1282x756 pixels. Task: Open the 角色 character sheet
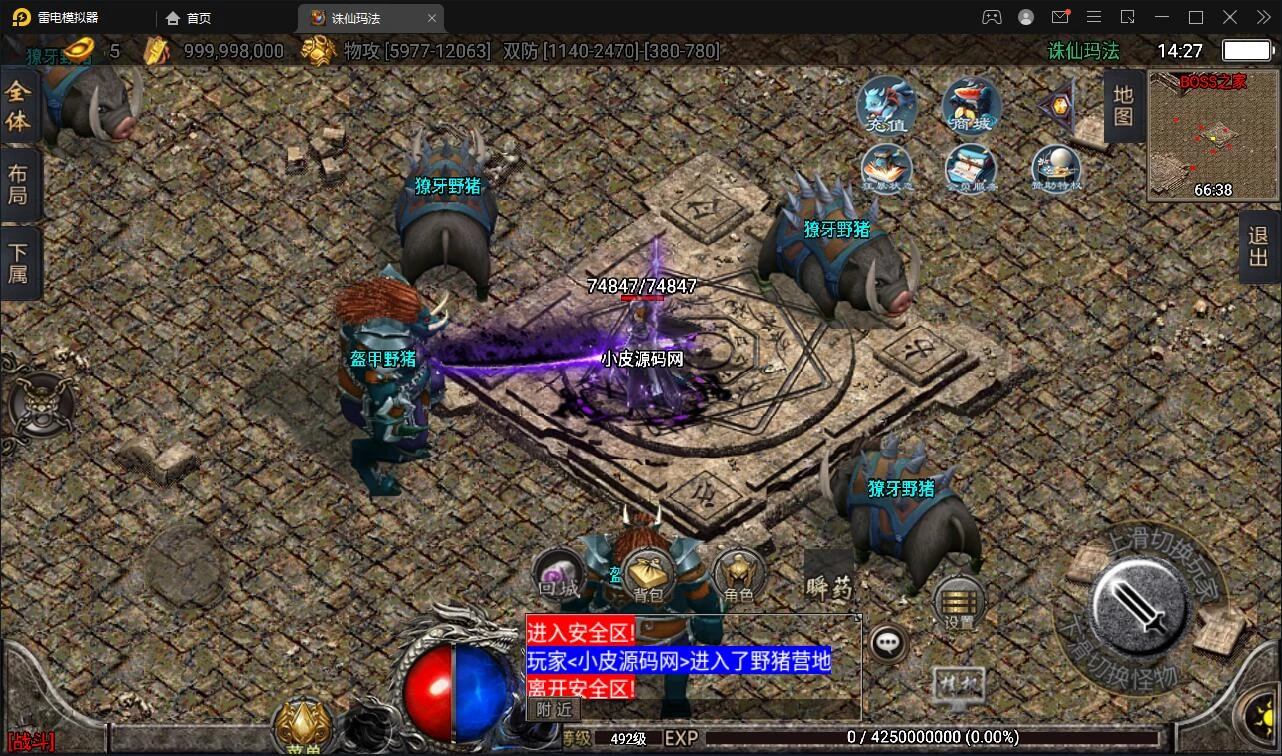pyautogui.click(x=739, y=577)
